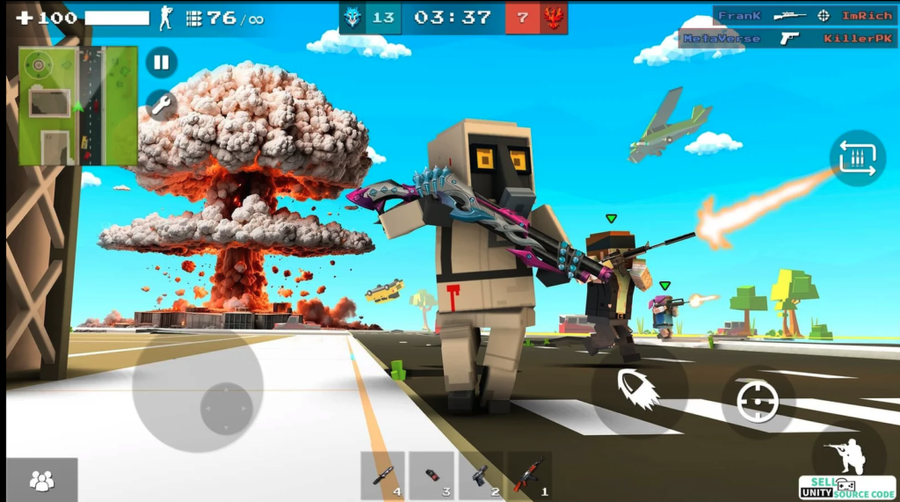The image size is (900, 502).
Task: Equip the assault rifle in slot 1
Action: point(530,476)
